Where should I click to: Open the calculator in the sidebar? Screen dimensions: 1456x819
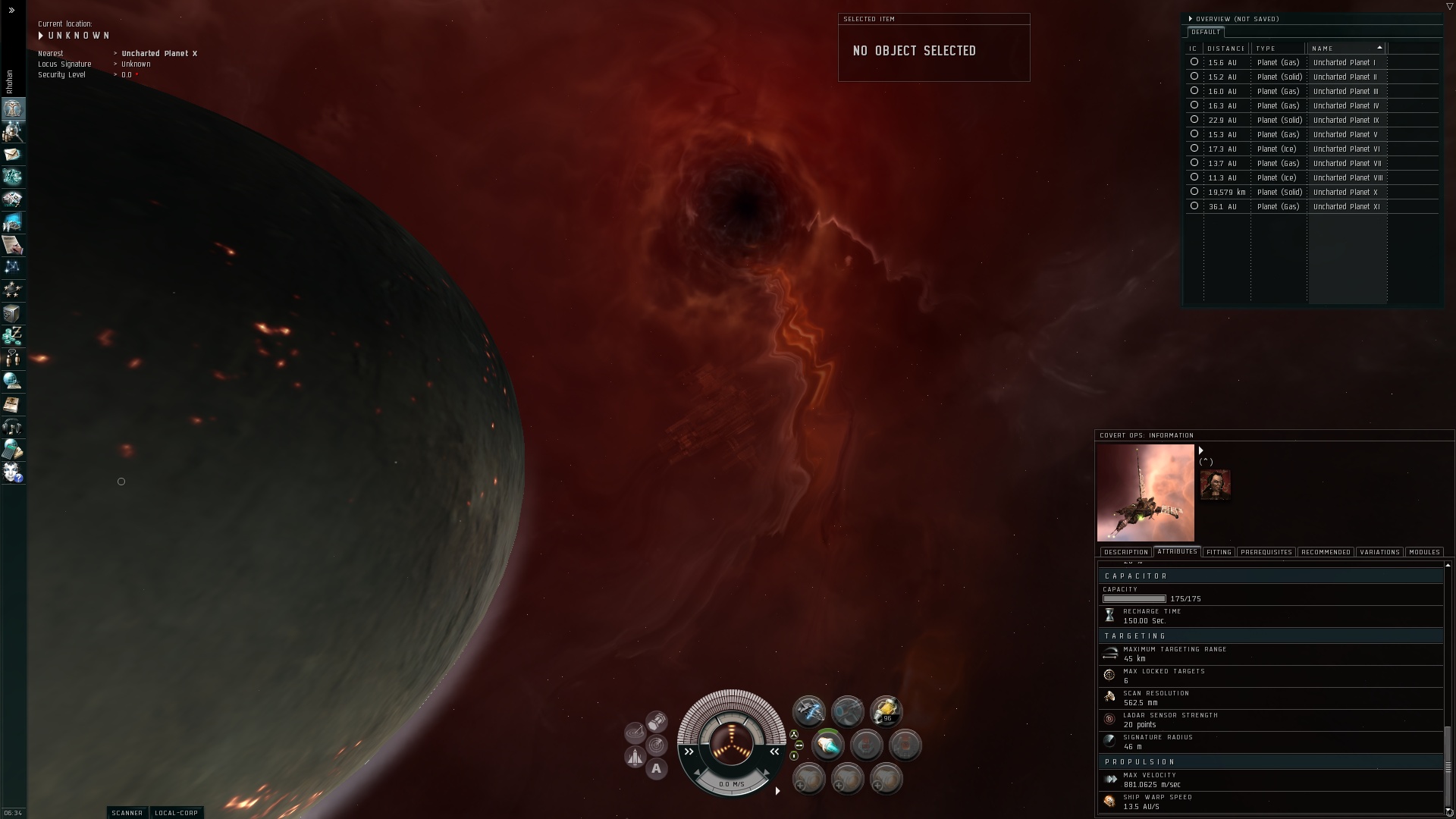tap(13, 450)
